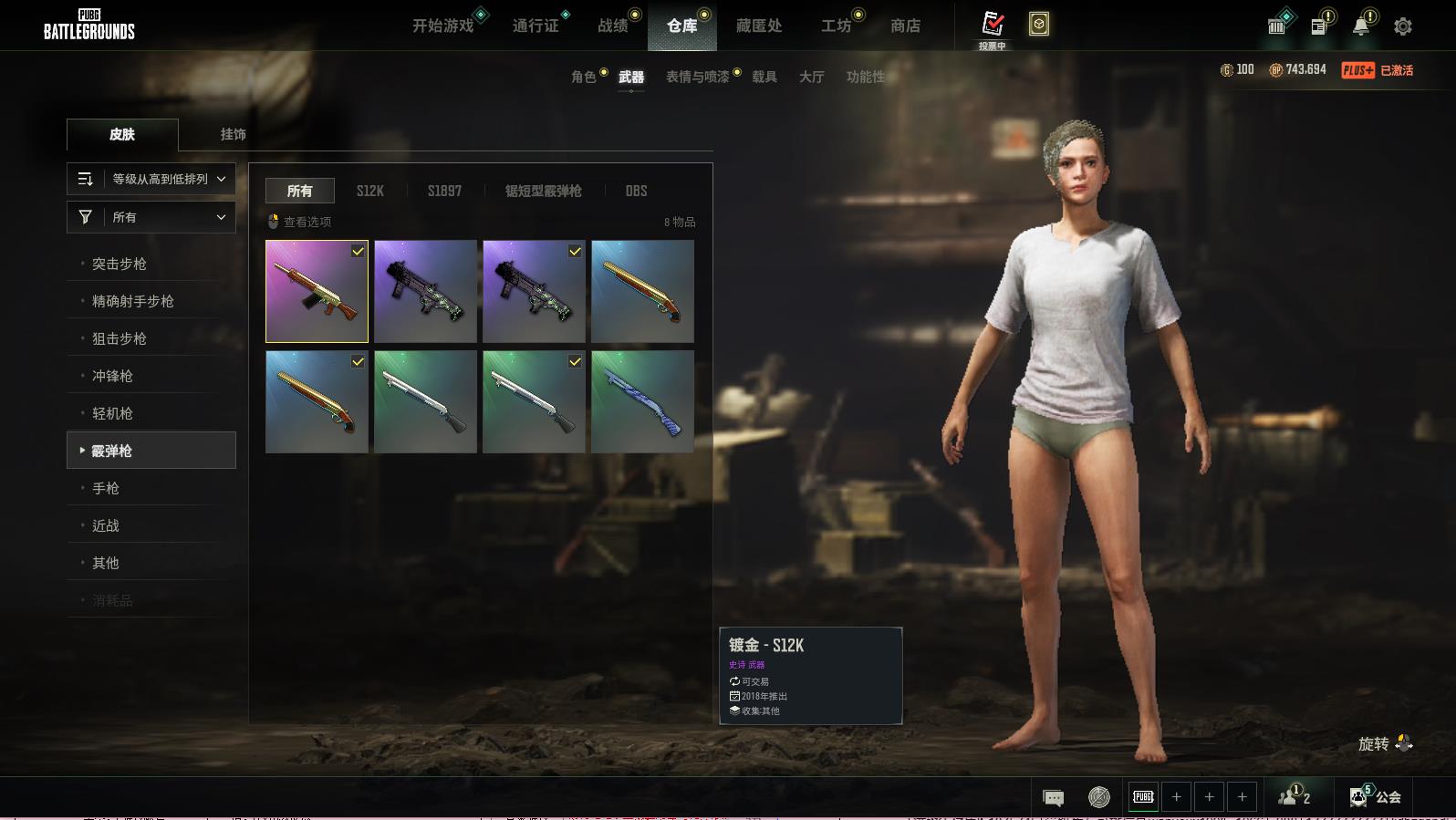Visit the 商店 store
1456x820 pixels.
point(905,26)
